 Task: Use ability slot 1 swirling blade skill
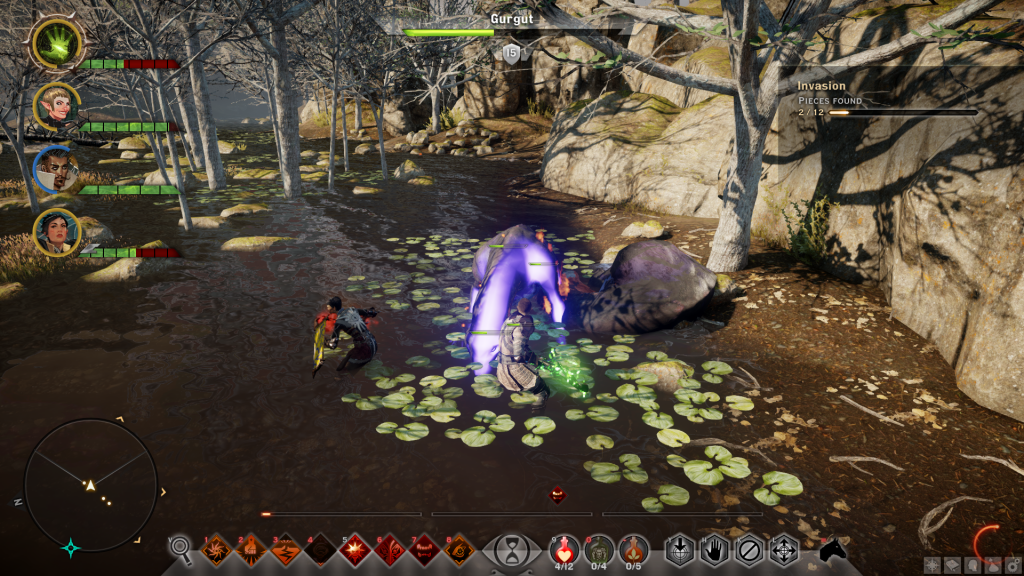216,550
